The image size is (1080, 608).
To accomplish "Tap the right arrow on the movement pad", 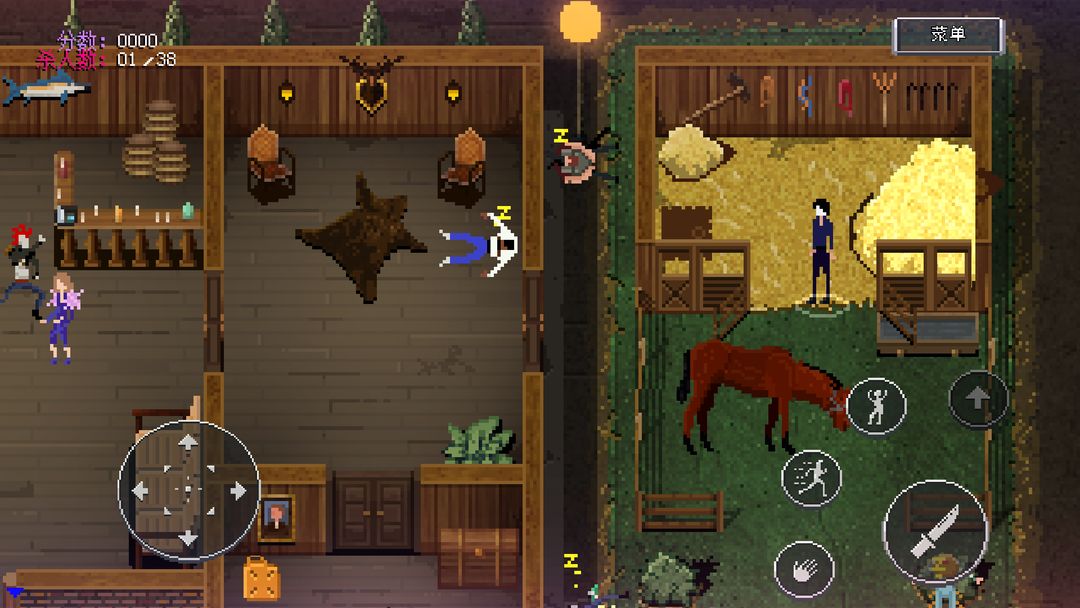I will (237, 490).
